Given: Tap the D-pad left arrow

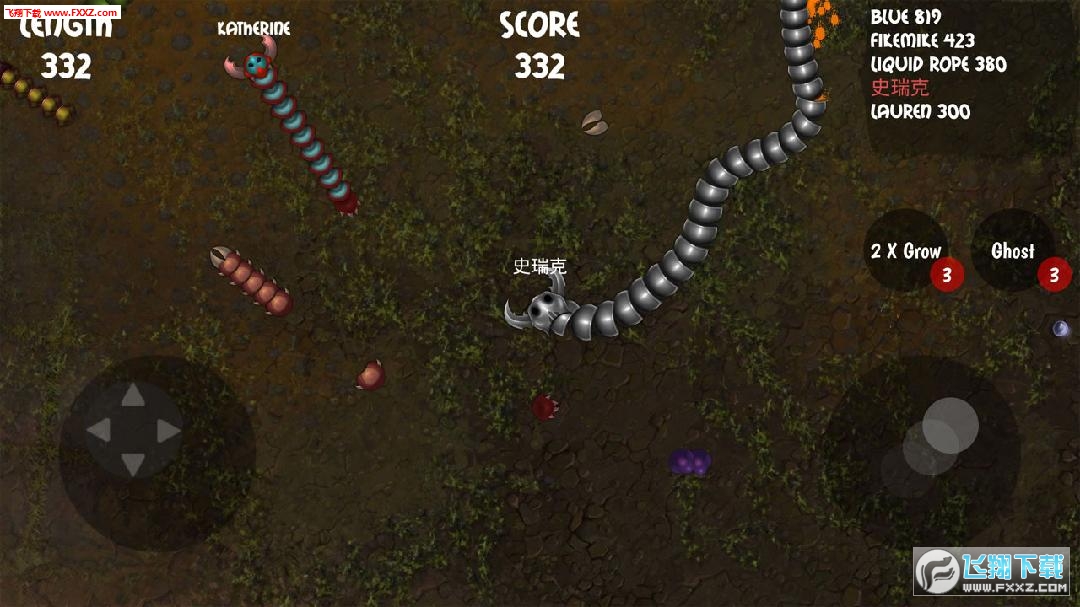Looking at the screenshot, I should click(x=98, y=431).
